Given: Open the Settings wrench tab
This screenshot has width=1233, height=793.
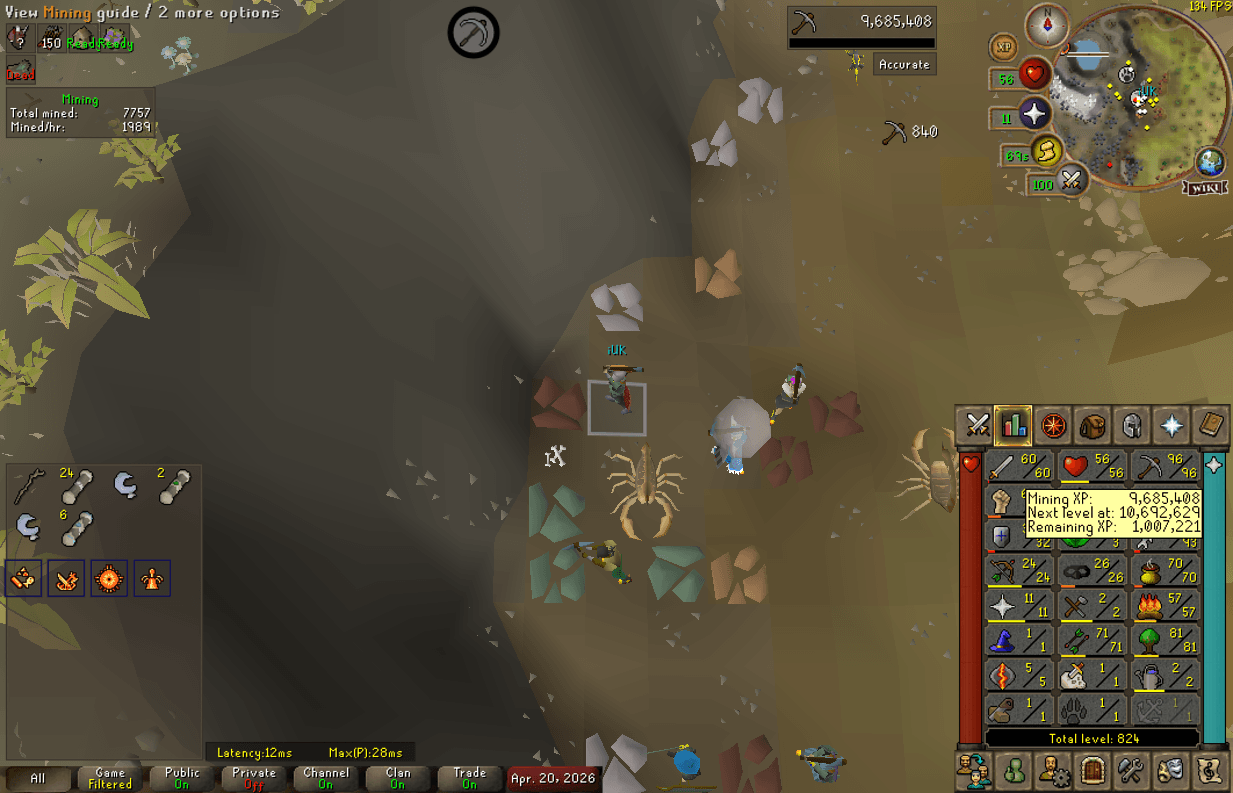Looking at the screenshot, I should tap(1131, 770).
